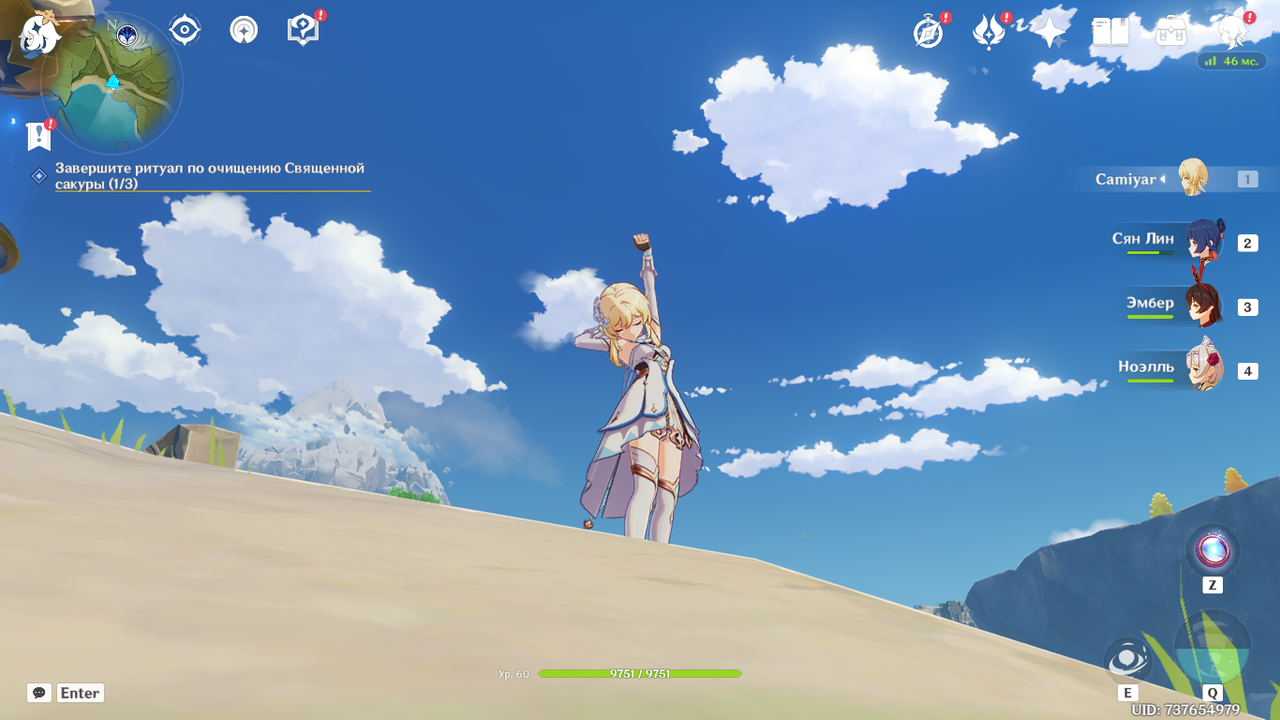Screen dimensions: 1280x720
Task: Open the quest journal icon
Action: click(x=243, y=30)
